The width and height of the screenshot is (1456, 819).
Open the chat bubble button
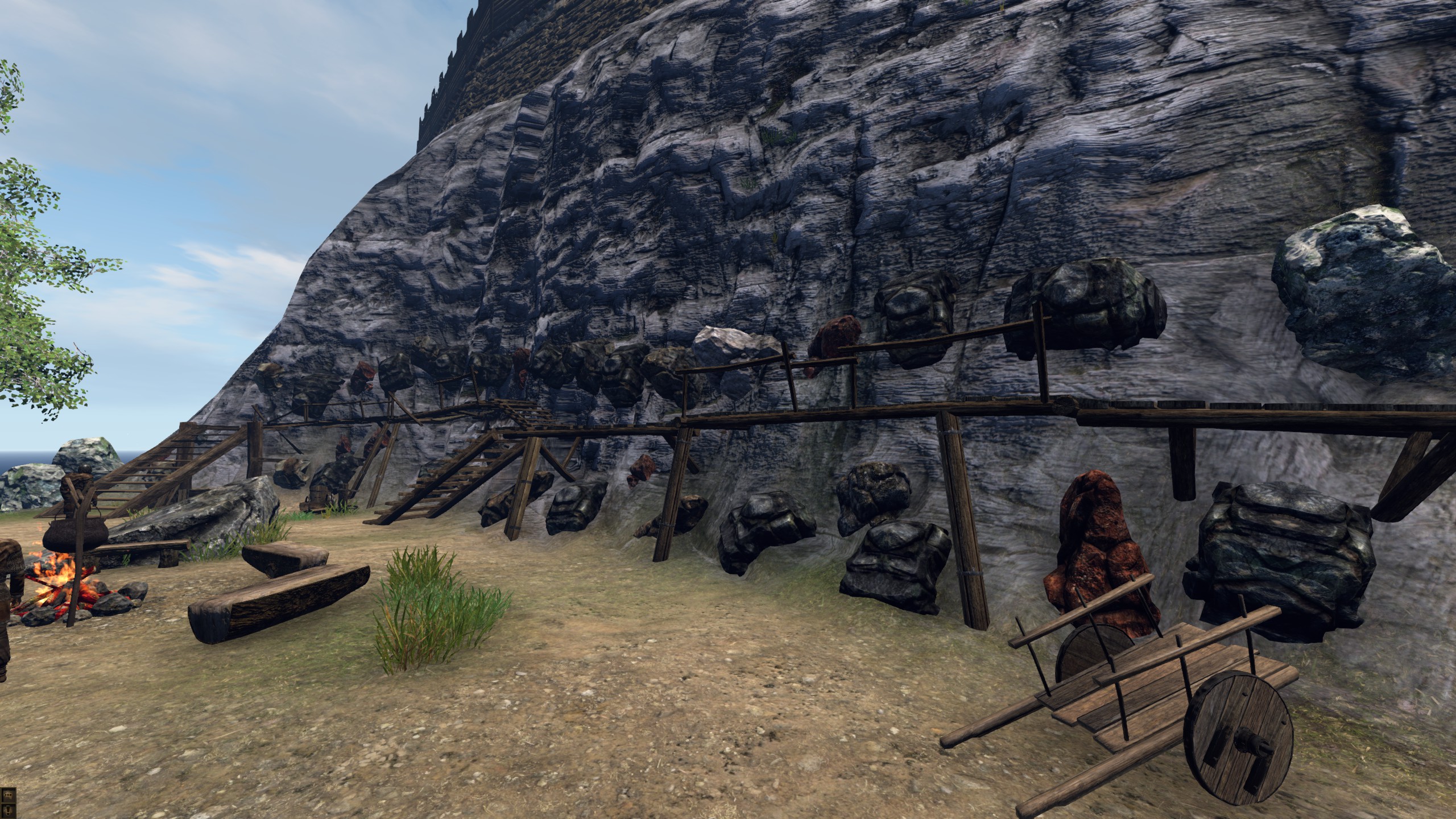(9, 795)
